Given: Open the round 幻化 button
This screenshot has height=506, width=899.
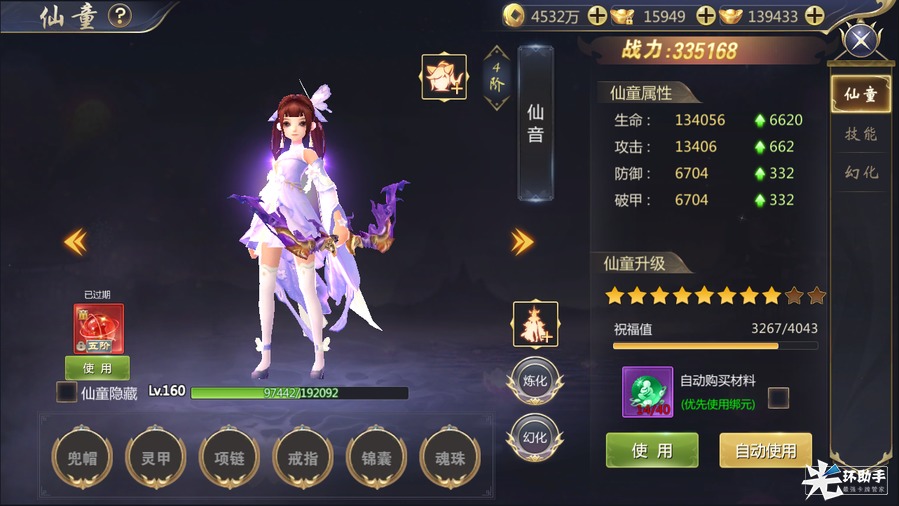Looking at the screenshot, I should point(535,437).
